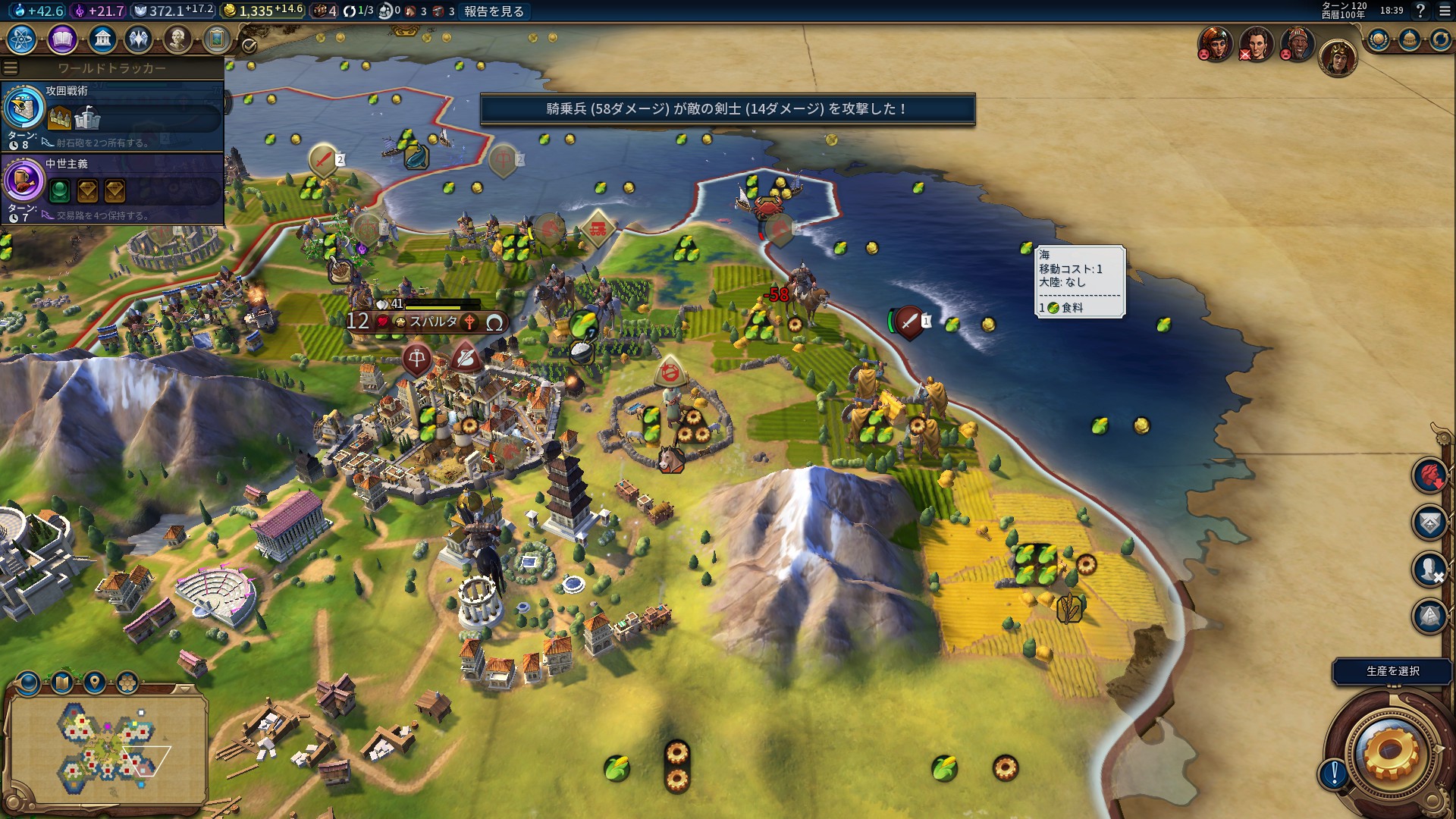Open the ワールドトラッカー hamburger options
Viewport: 1456px width, 819px height.
[x=11, y=68]
